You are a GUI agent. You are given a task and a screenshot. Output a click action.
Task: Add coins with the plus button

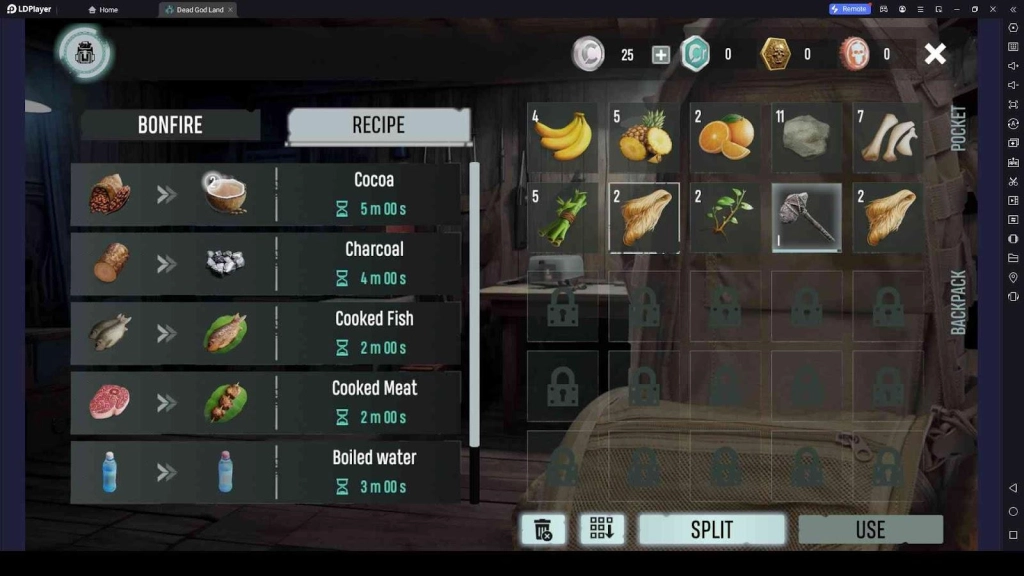click(661, 55)
